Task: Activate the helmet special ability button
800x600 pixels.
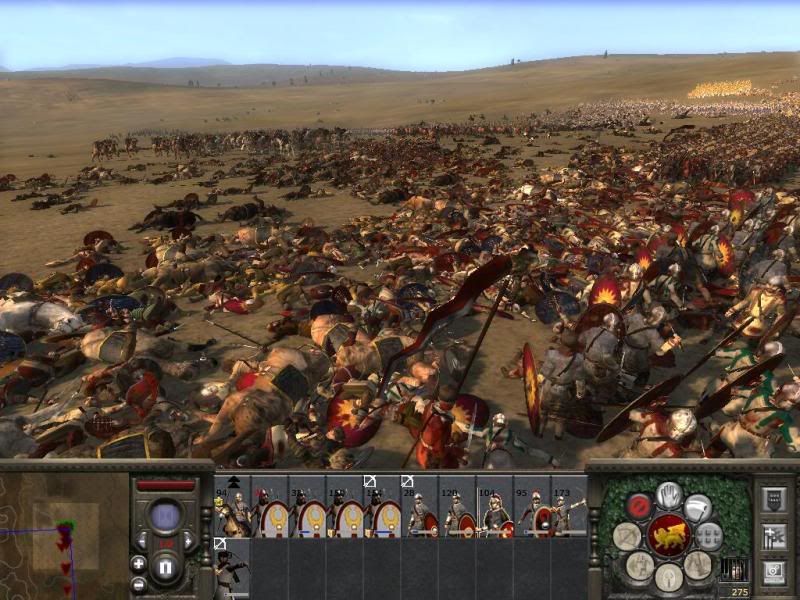Action: 668,575
